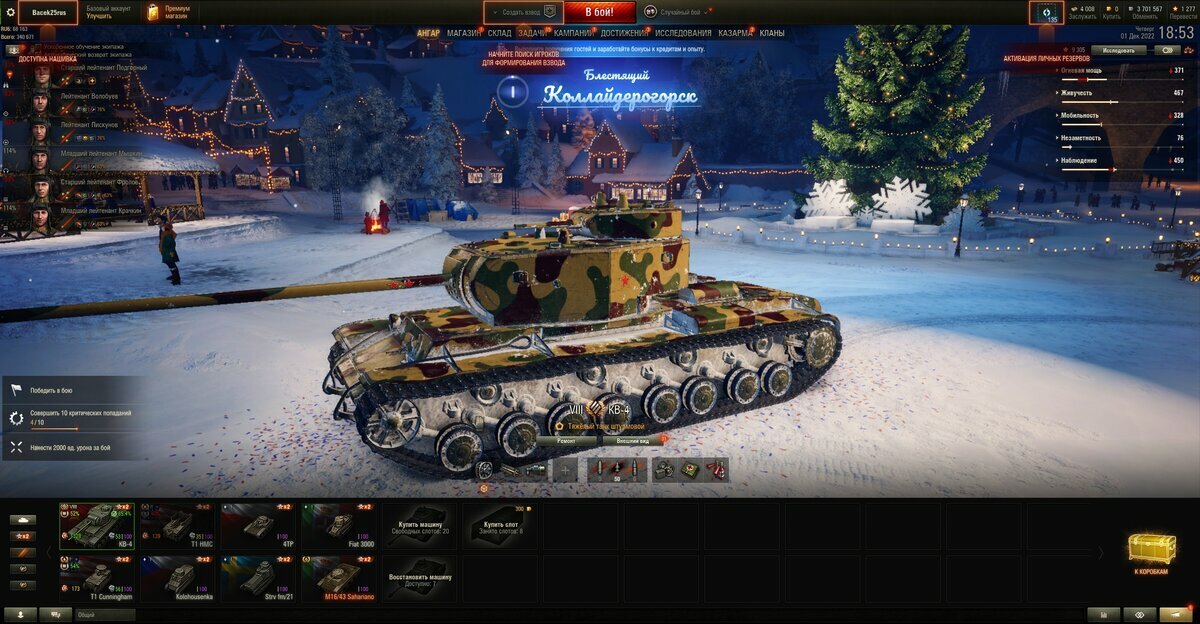Select the Strv fm/21 tank card
The height and width of the screenshot is (624, 1200).
258,579
